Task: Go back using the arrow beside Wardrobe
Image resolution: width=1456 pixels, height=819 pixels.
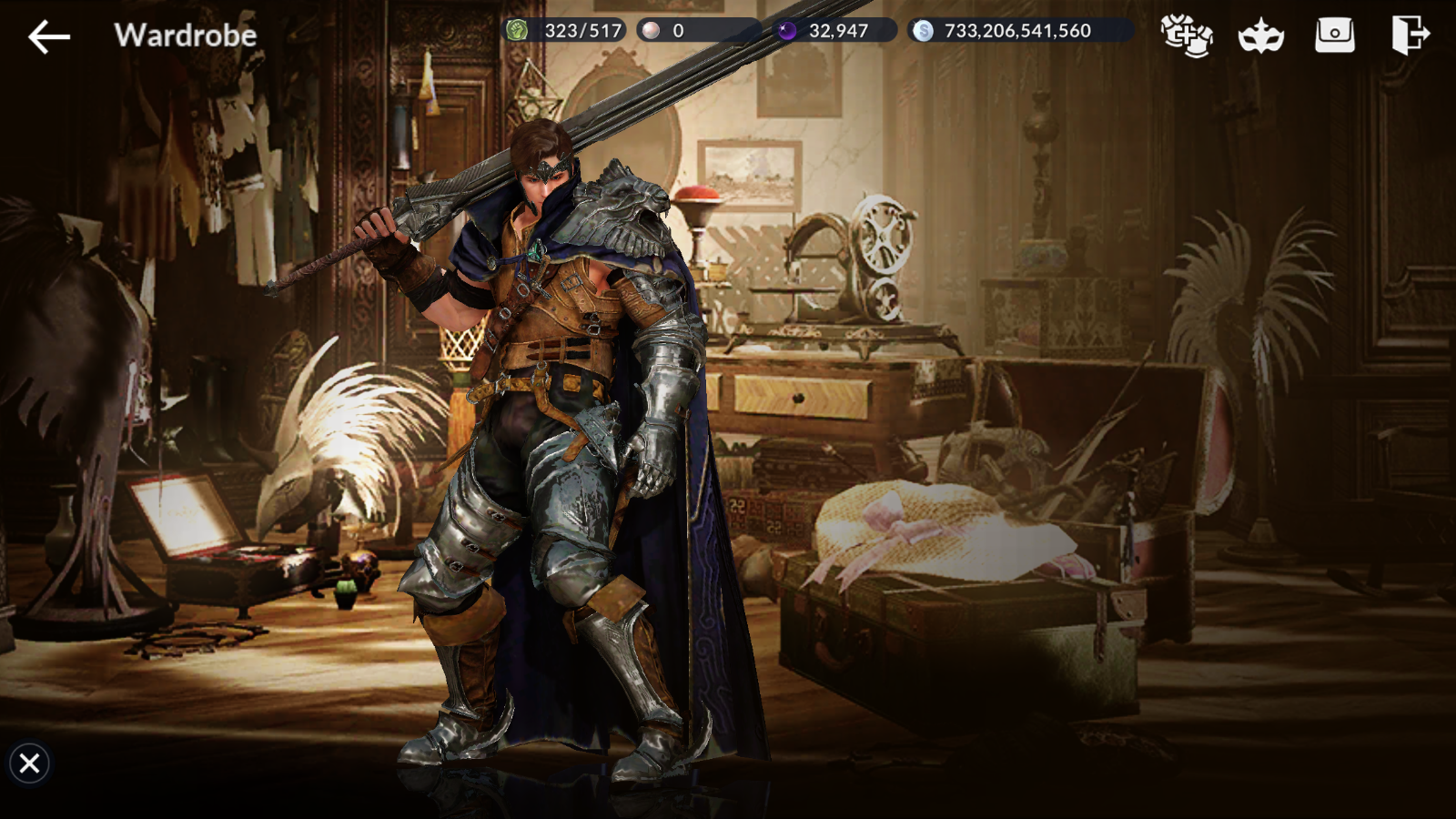Action: coord(49,36)
